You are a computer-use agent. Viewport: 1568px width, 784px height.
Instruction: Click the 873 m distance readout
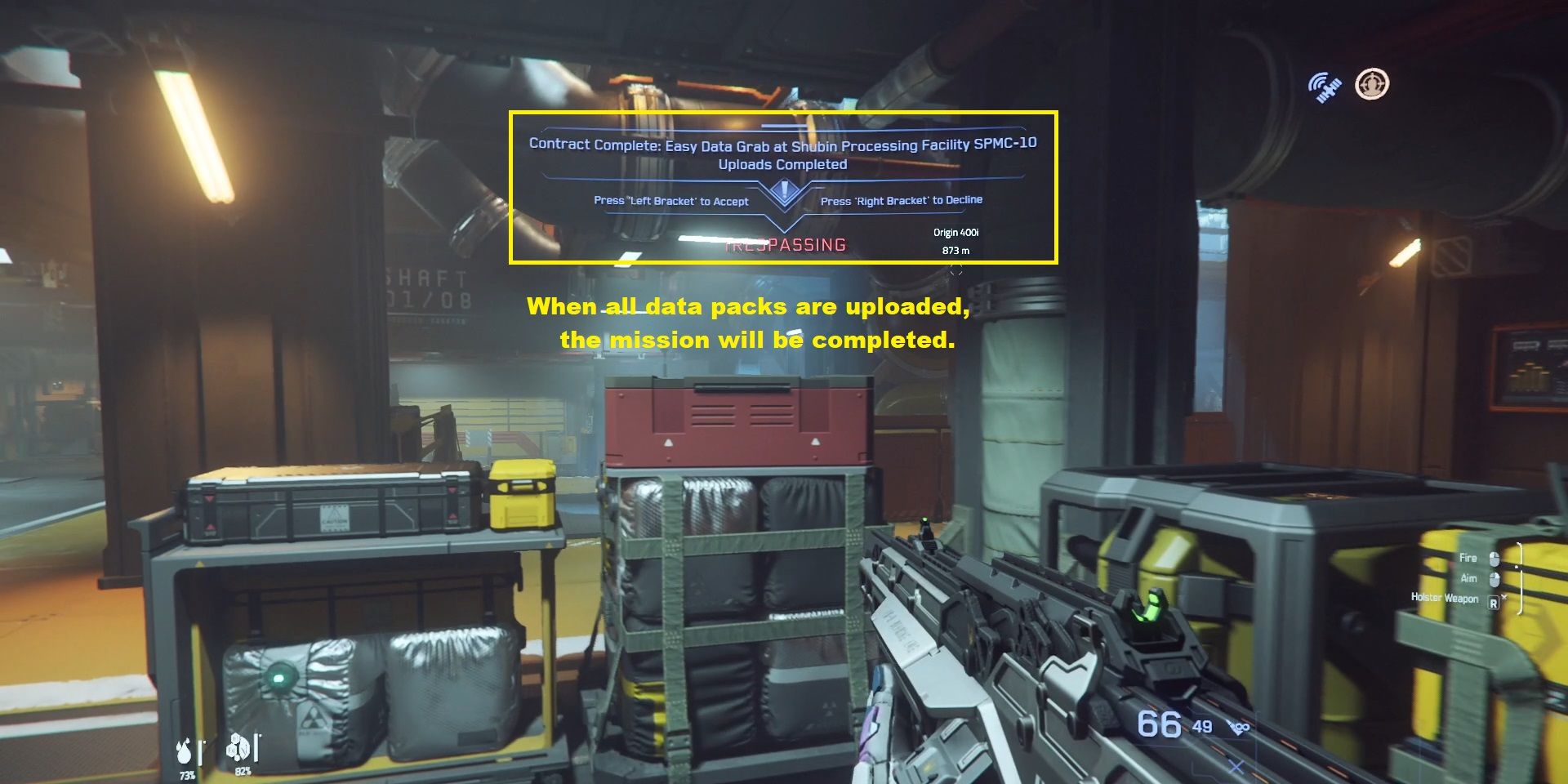(955, 251)
